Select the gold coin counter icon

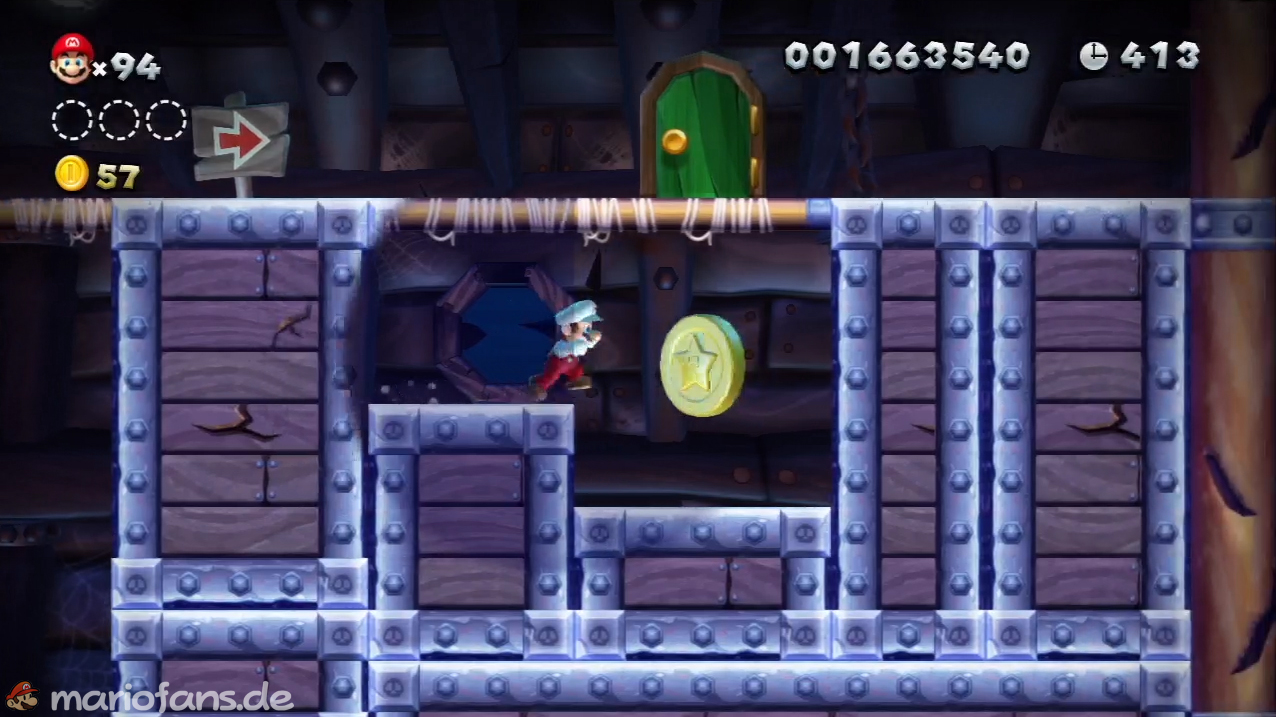coord(71,174)
